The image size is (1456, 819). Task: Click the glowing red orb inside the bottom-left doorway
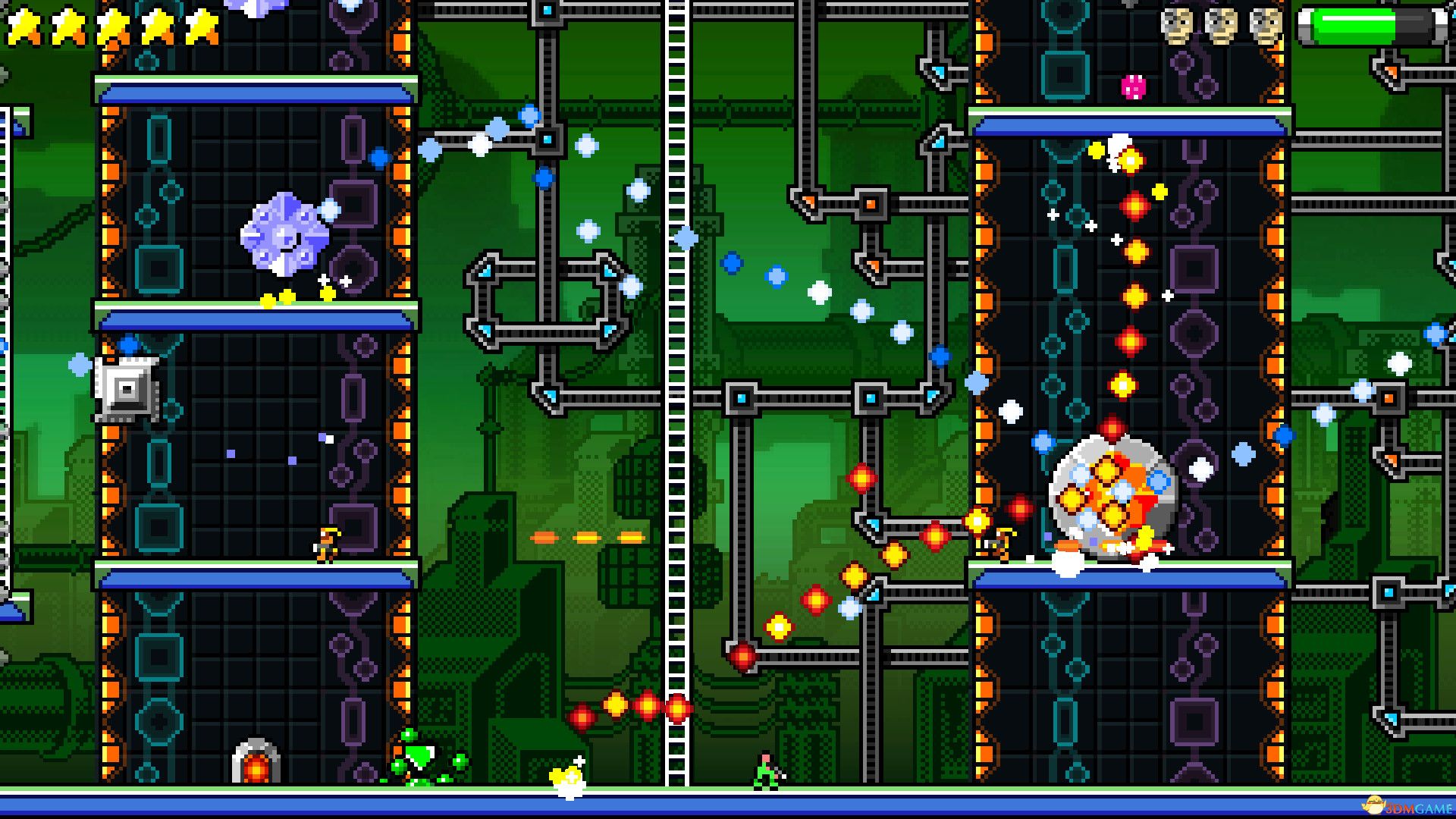[x=258, y=767]
